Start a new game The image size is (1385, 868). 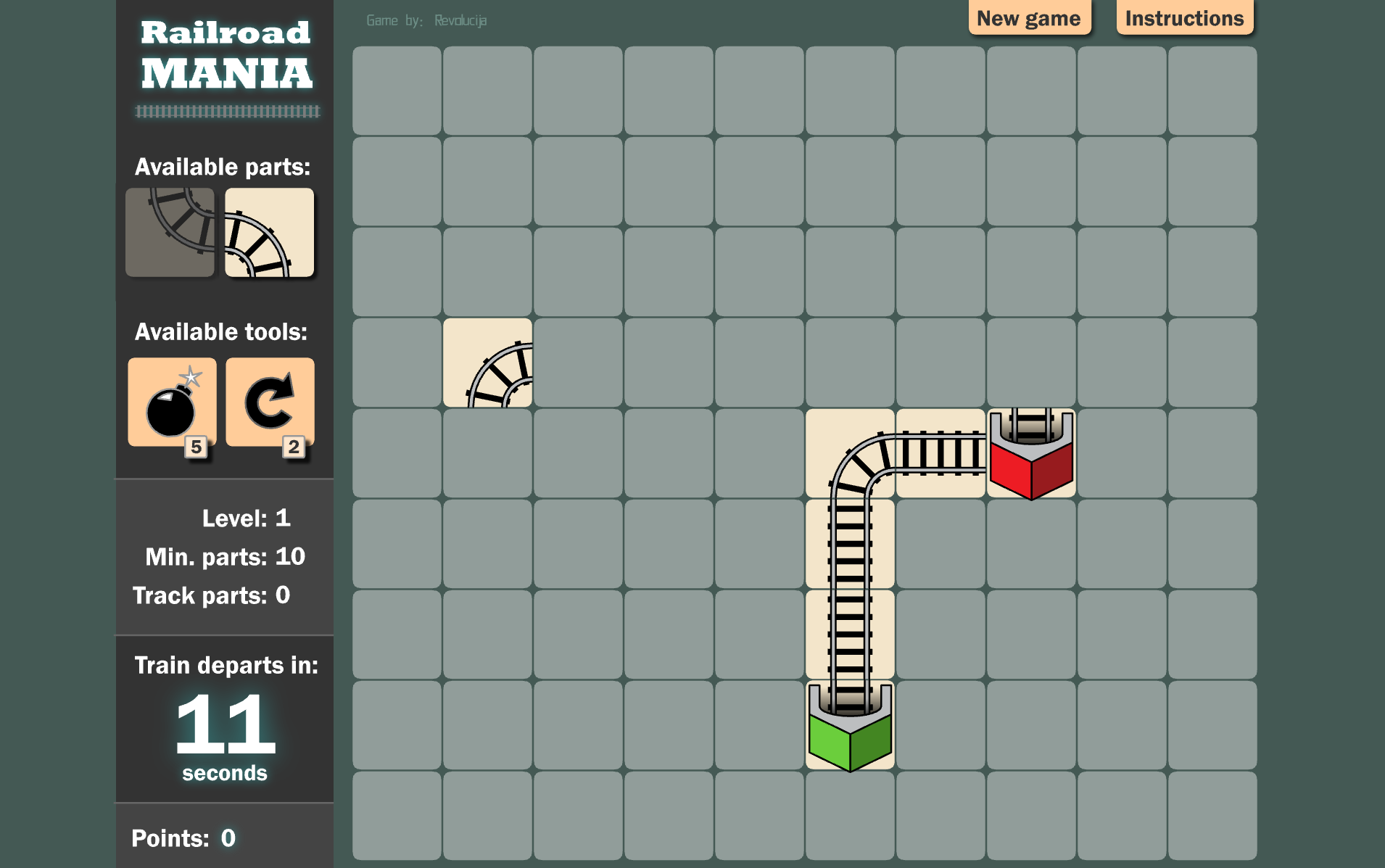click(x=1028, y=18)
